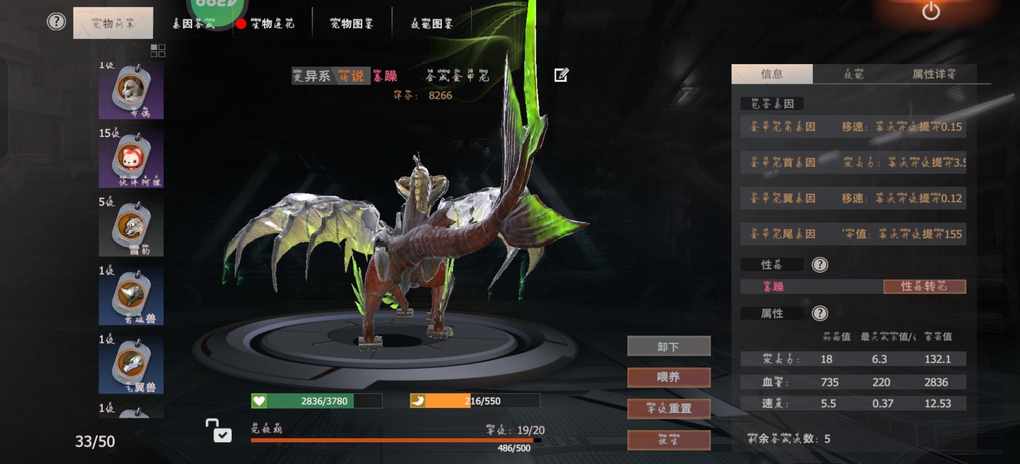Screen dimensions: 1020x464
Task: Select the highlighted first pet tab
Action: pyautogui.click(x=113, y=23)
